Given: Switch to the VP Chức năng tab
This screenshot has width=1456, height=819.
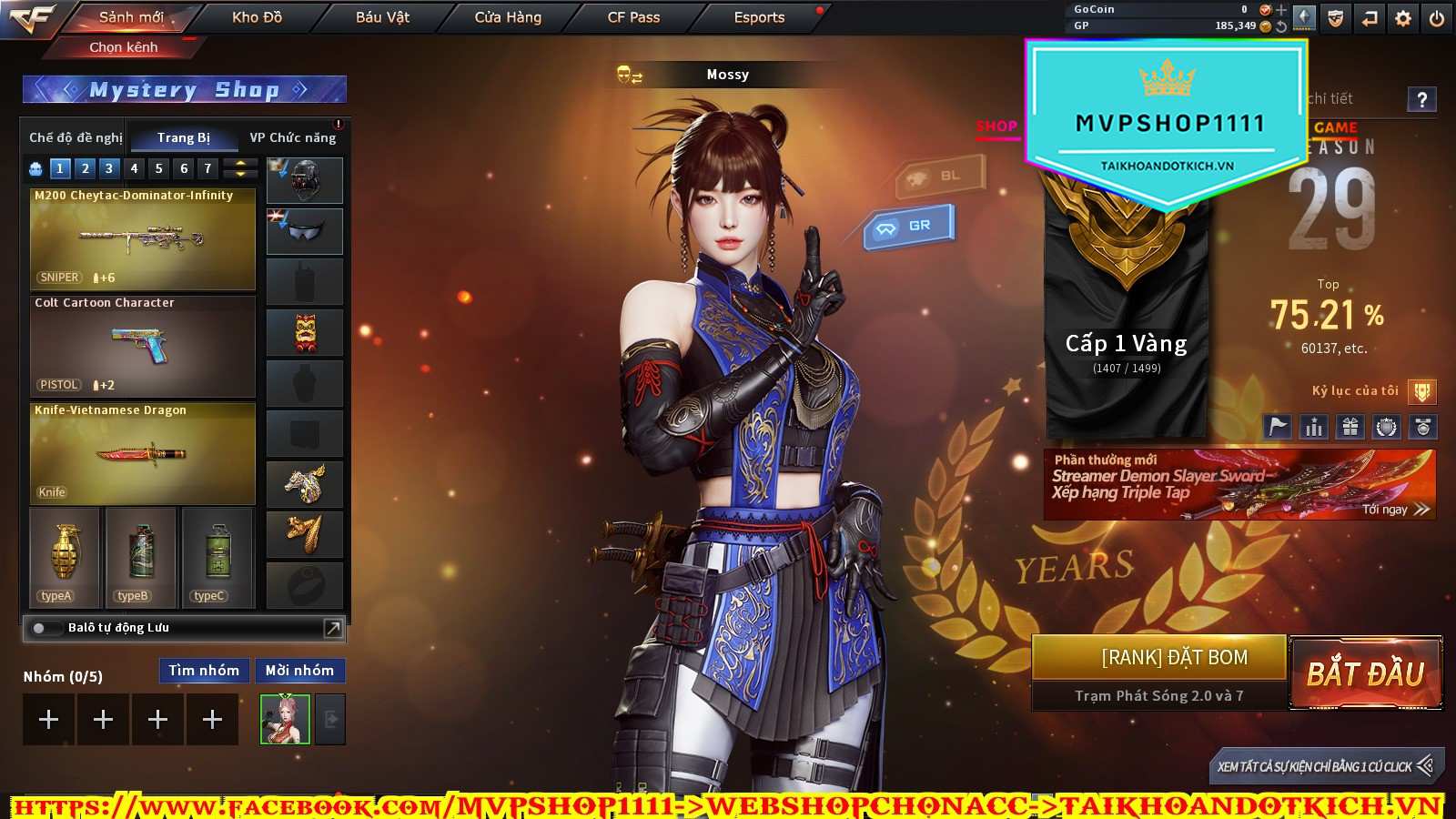Looking at the screenshot, I should coord(293,137).
